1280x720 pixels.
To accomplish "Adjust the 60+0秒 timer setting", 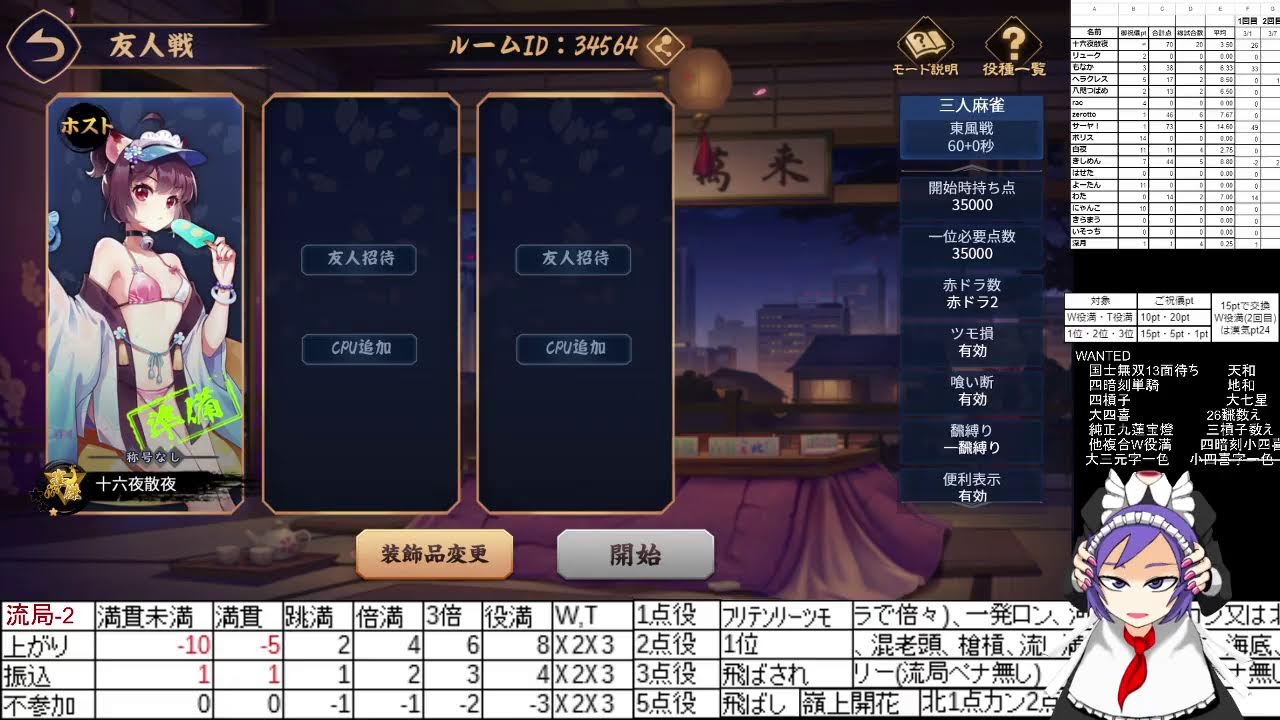I will (970, 148).
